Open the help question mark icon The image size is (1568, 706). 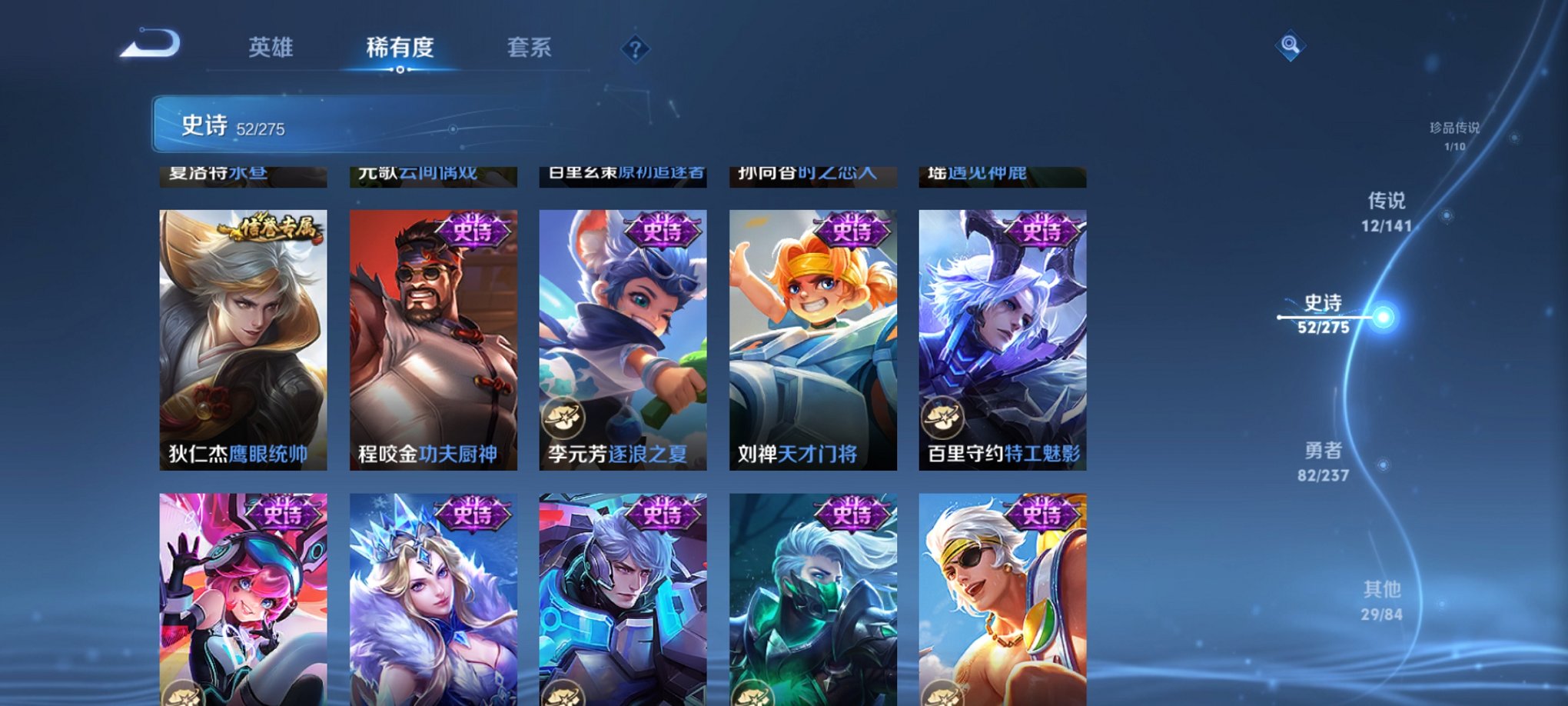635,50
